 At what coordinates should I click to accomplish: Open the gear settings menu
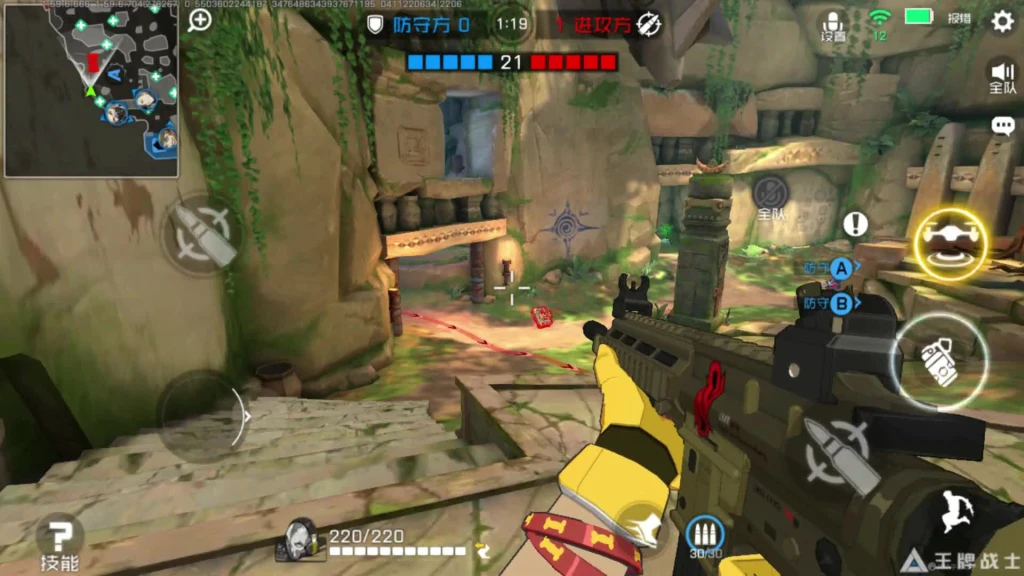1002,21
